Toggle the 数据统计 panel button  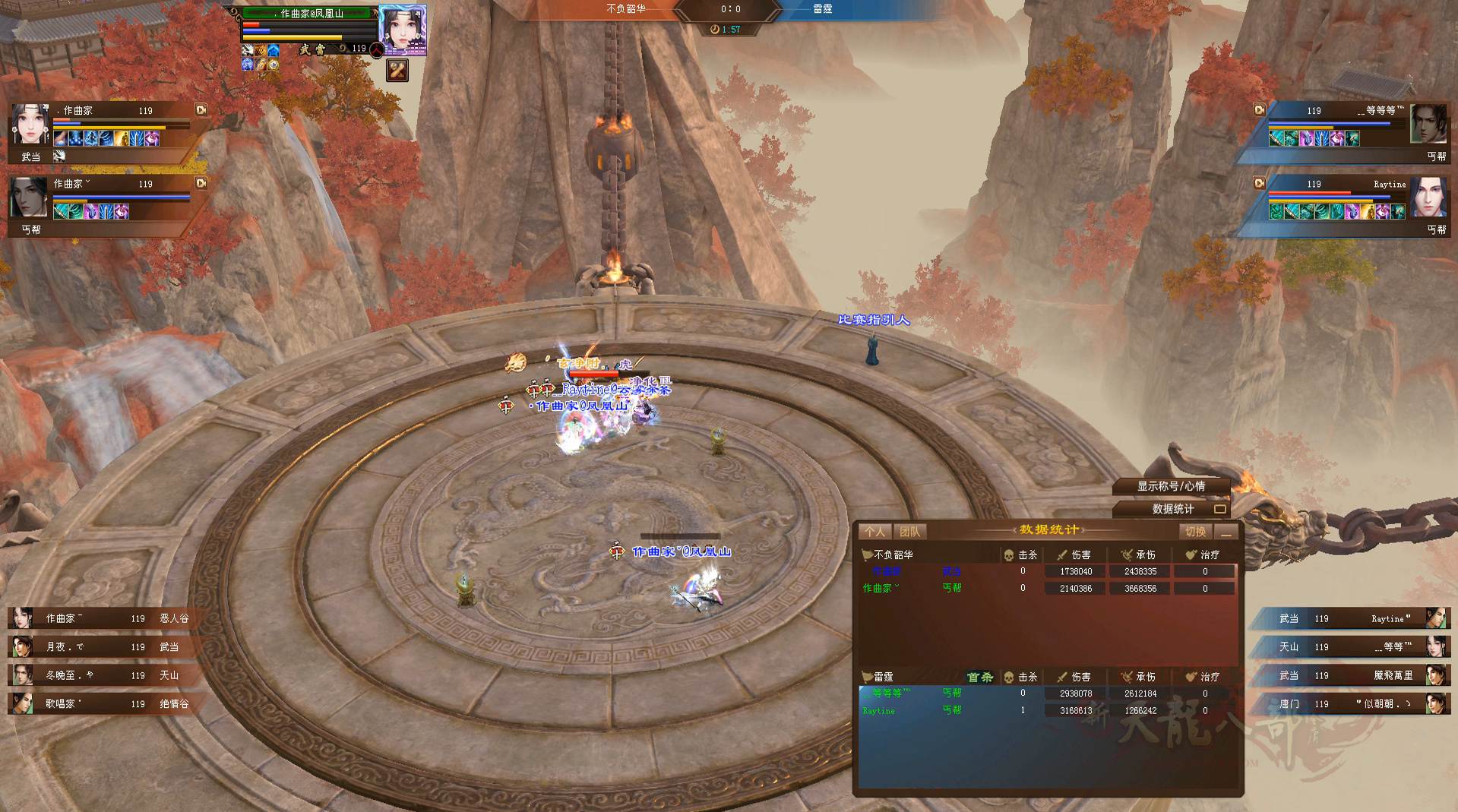tap(1172, 509)
